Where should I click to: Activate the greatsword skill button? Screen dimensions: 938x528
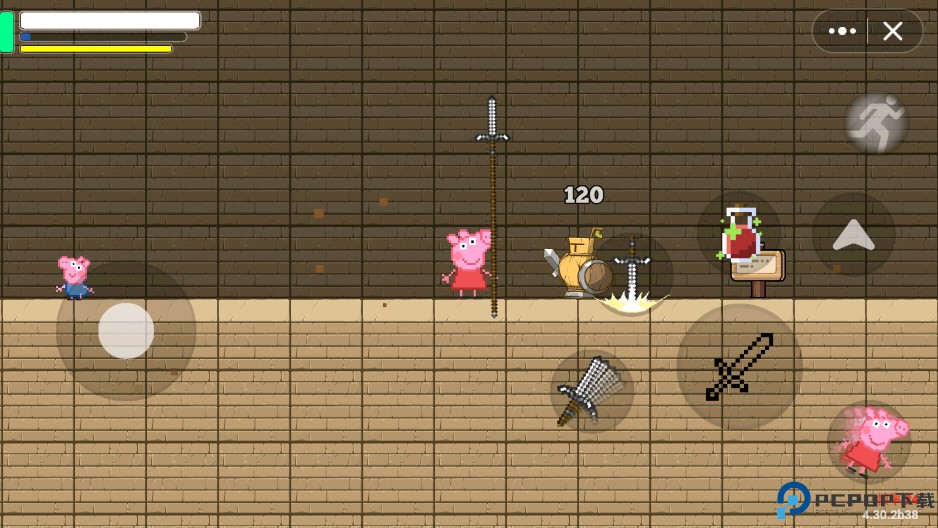[x=591, y=391]
